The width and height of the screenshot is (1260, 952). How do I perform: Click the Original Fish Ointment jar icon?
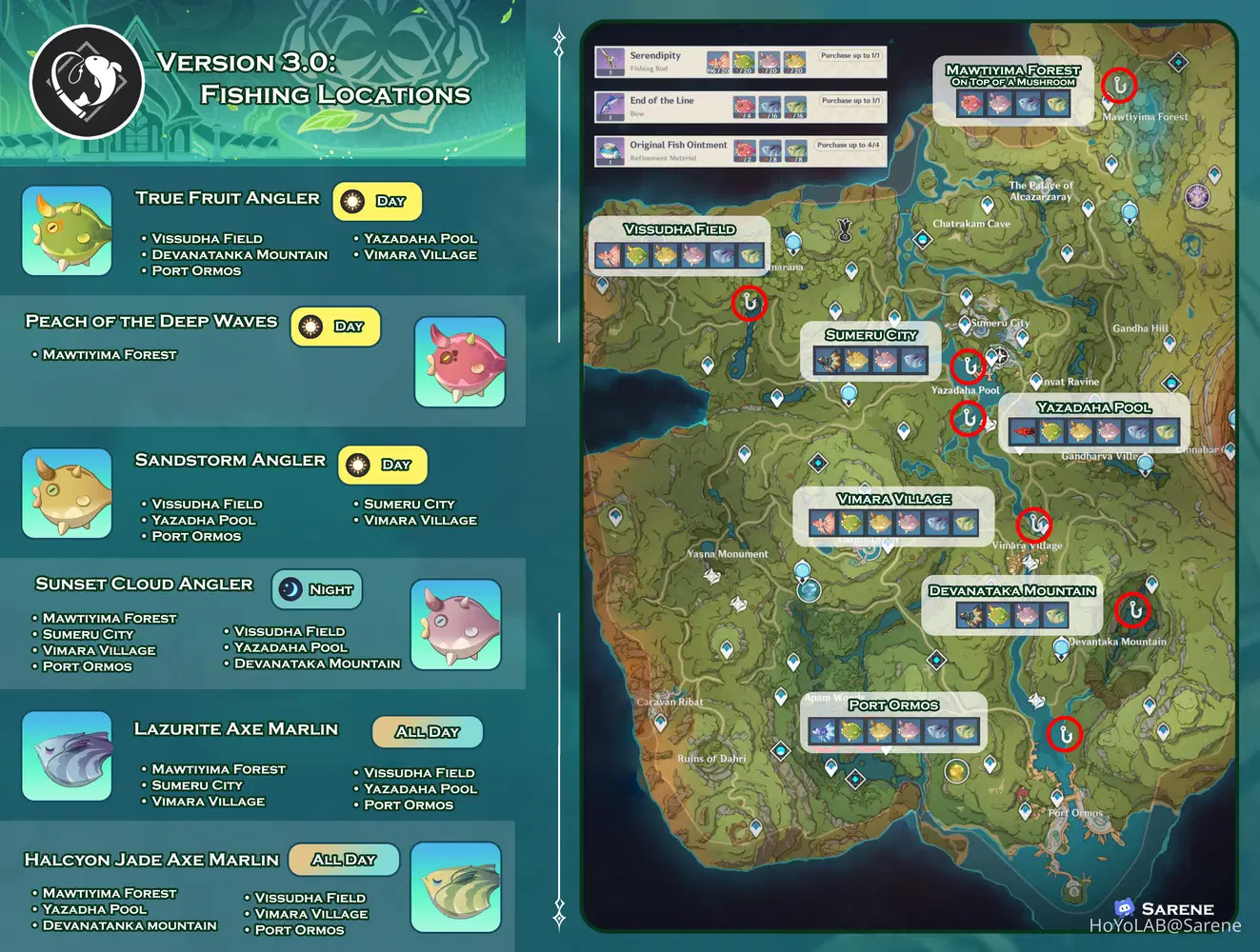[x=609, y=150]
